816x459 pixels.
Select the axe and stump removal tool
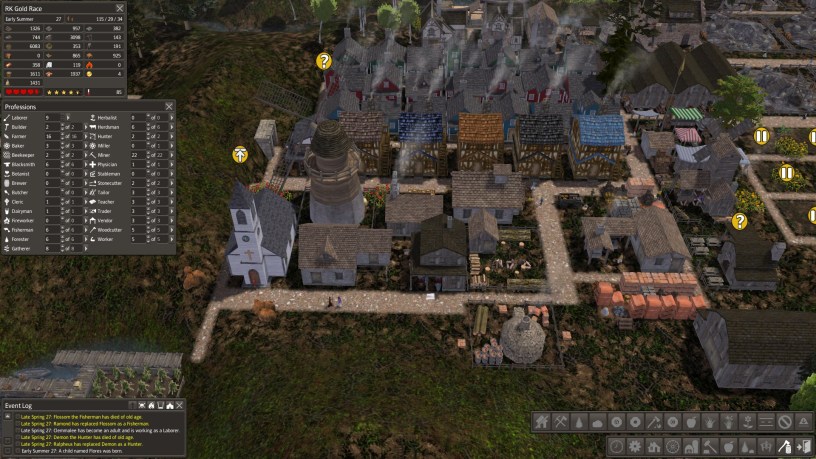coord(784,446)
